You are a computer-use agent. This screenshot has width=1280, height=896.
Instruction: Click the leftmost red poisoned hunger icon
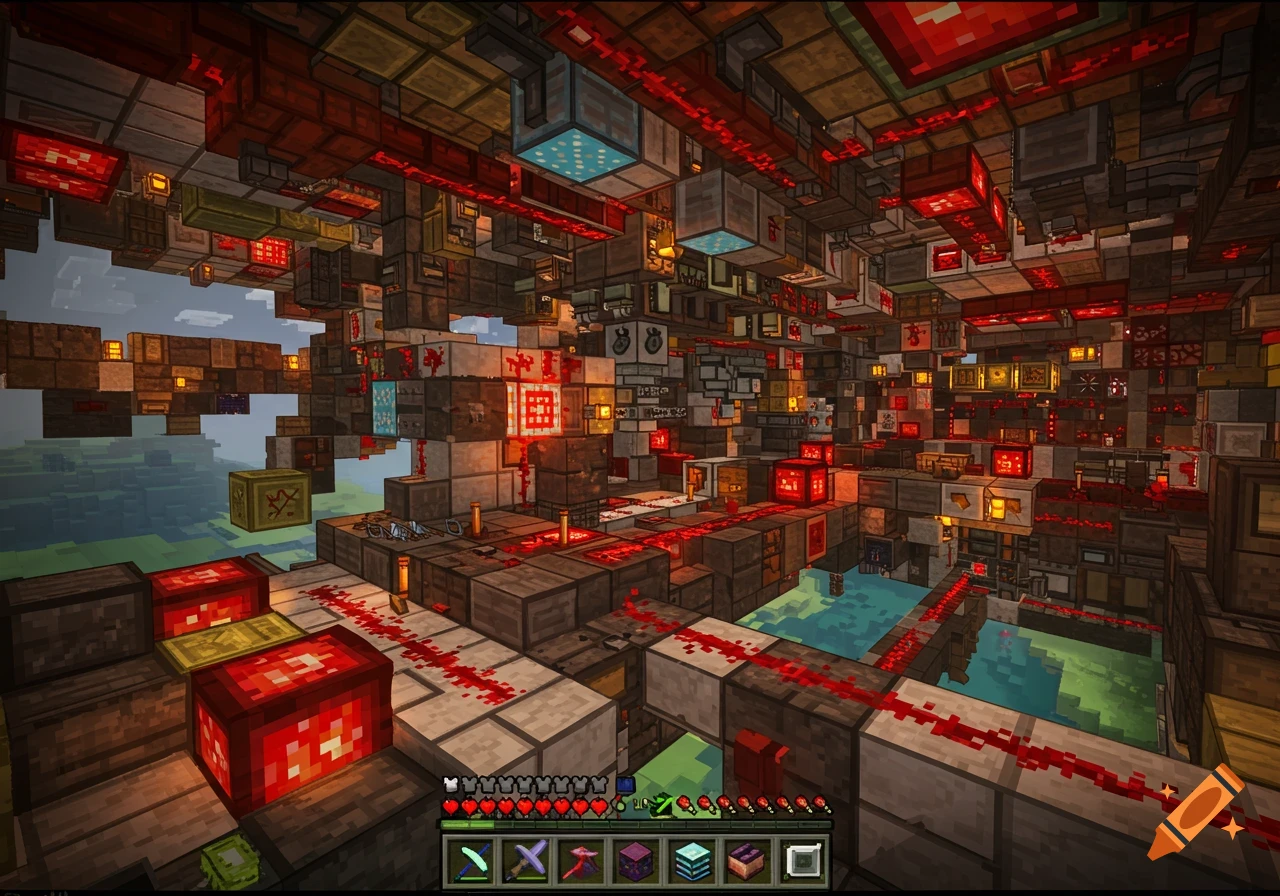684,803
